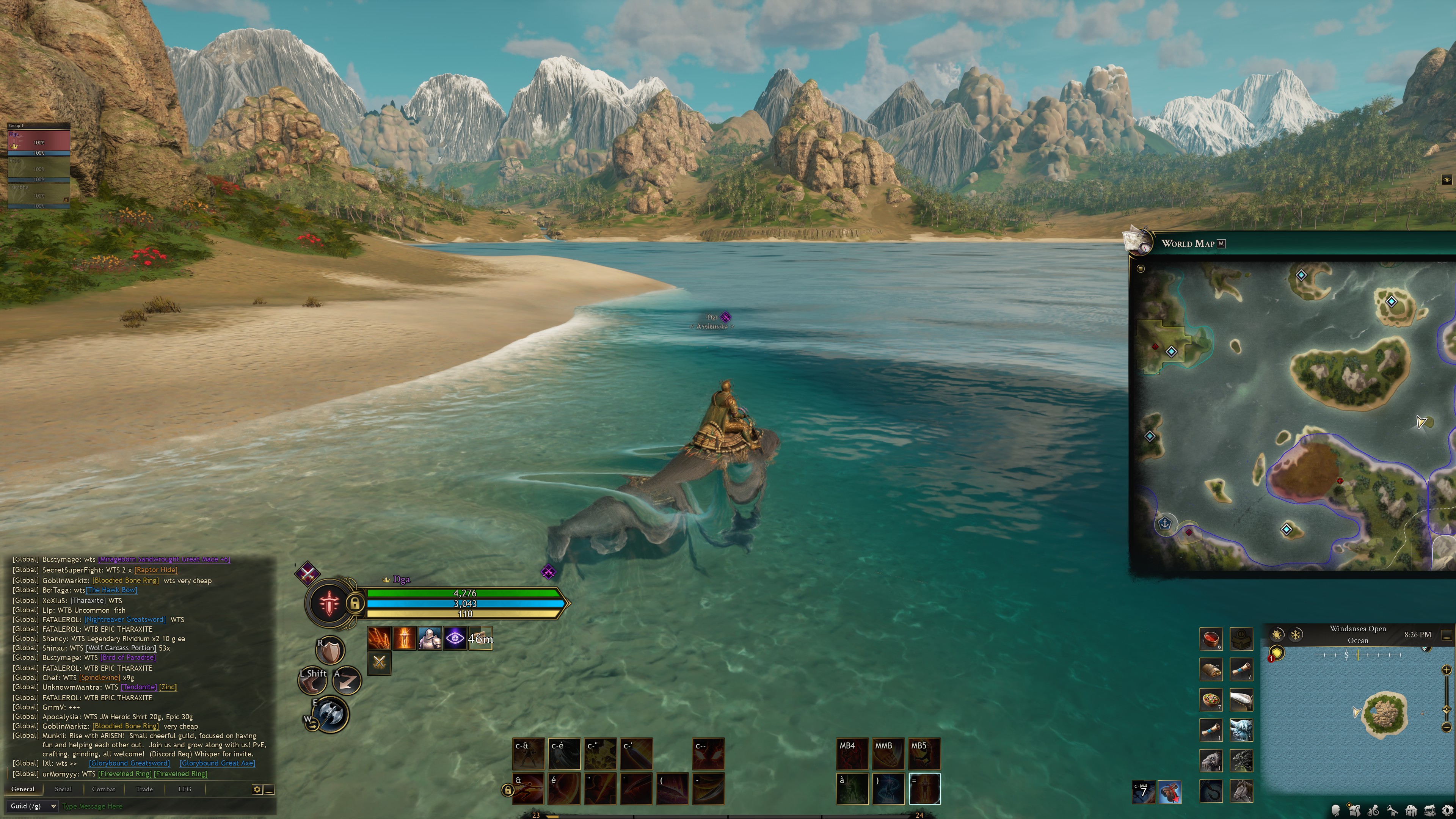Use the shield block ability
Screen dimensions: 1456x819
point(331,652)
